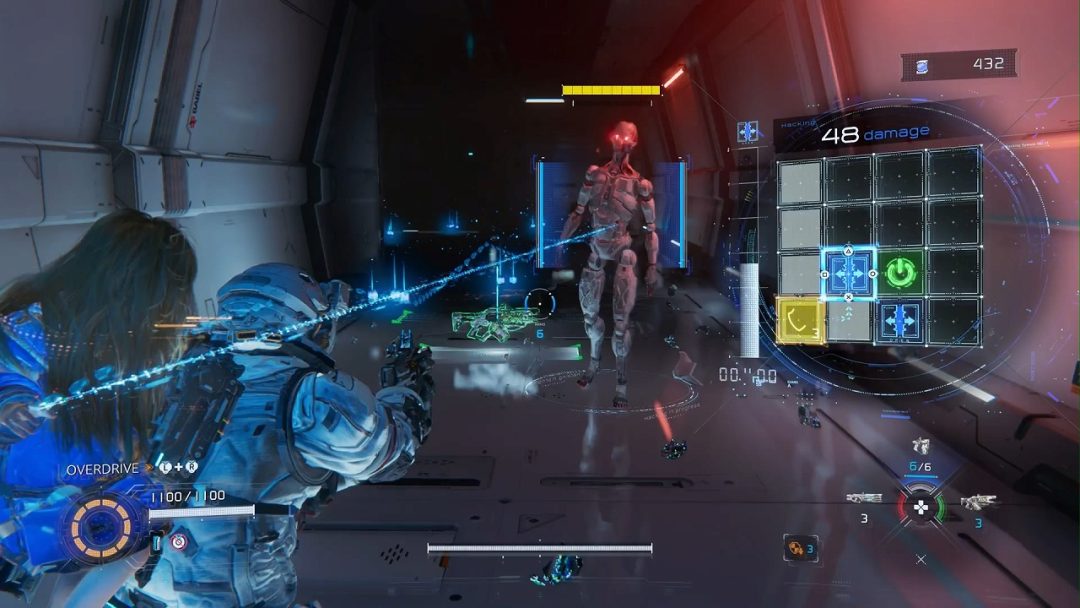Click the round red icon under the health bar
Viewport: 1080px width, 608px height.
(178, 542)
